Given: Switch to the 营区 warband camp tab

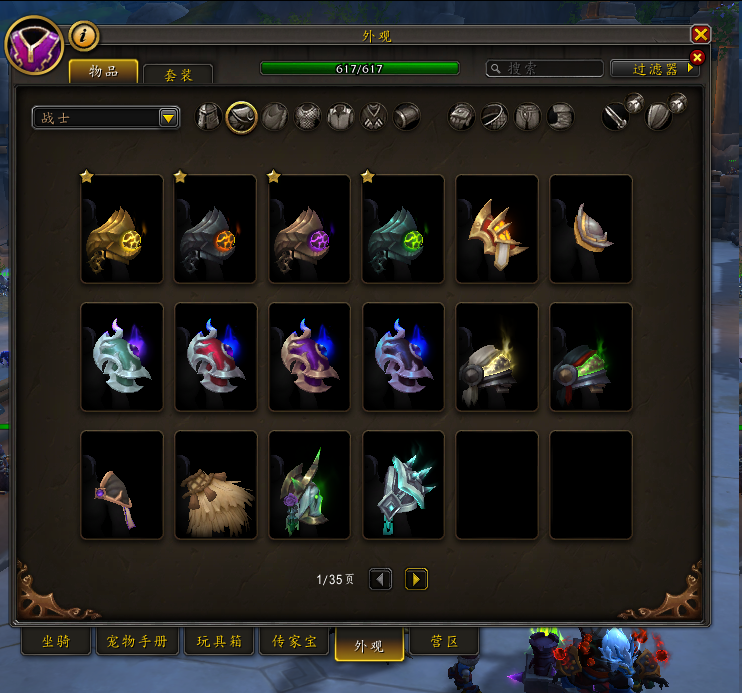Looking at the screenshot, I should 444,642.
